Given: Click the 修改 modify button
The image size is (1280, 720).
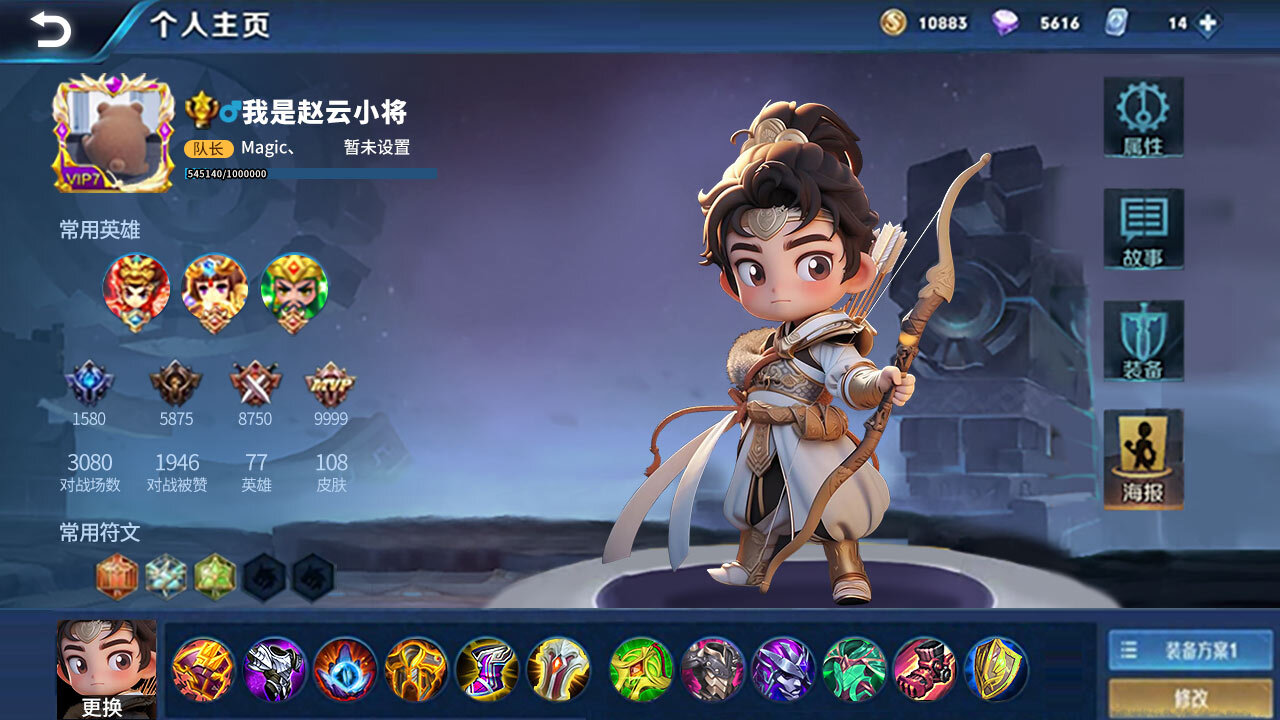Looking at the screenshot, I should tap(1190, 698).
